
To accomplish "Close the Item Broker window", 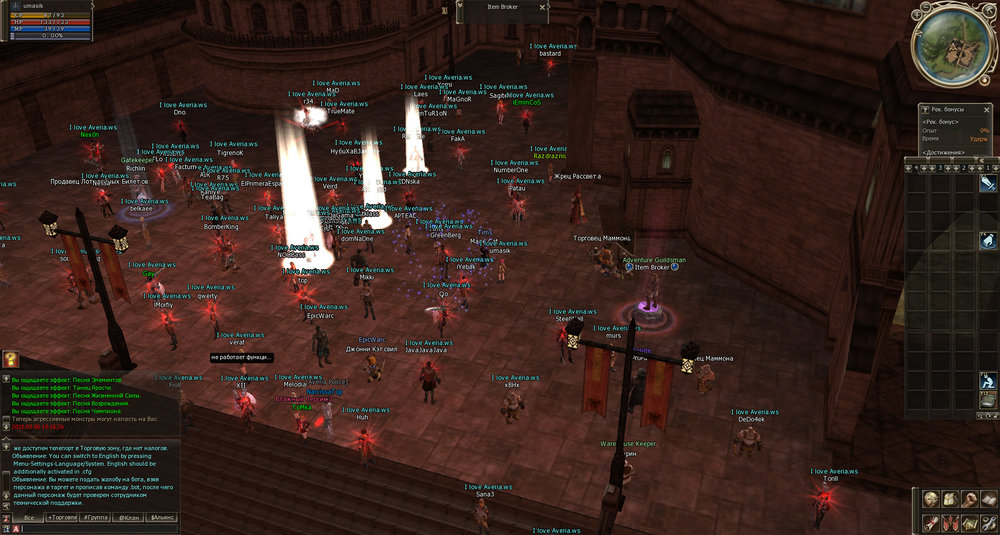I will (x=543, y=7).
